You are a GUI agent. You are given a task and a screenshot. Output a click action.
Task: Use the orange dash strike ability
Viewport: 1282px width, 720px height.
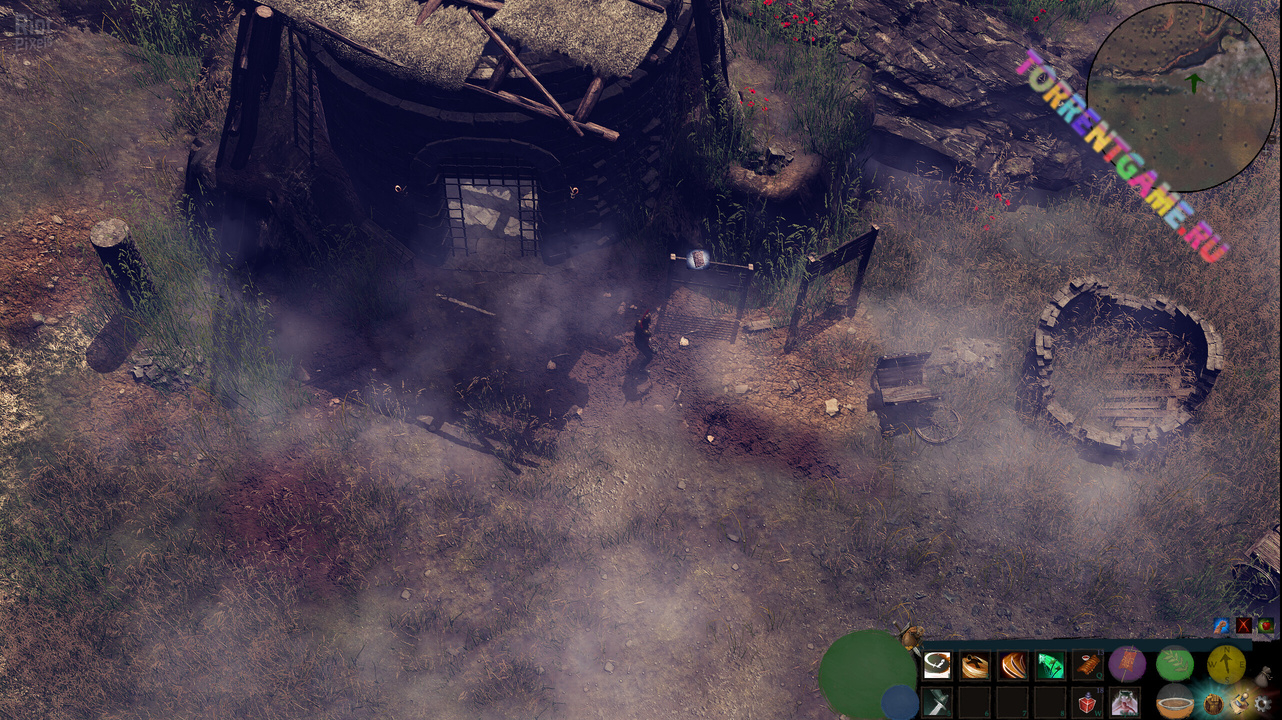point(975,665)
